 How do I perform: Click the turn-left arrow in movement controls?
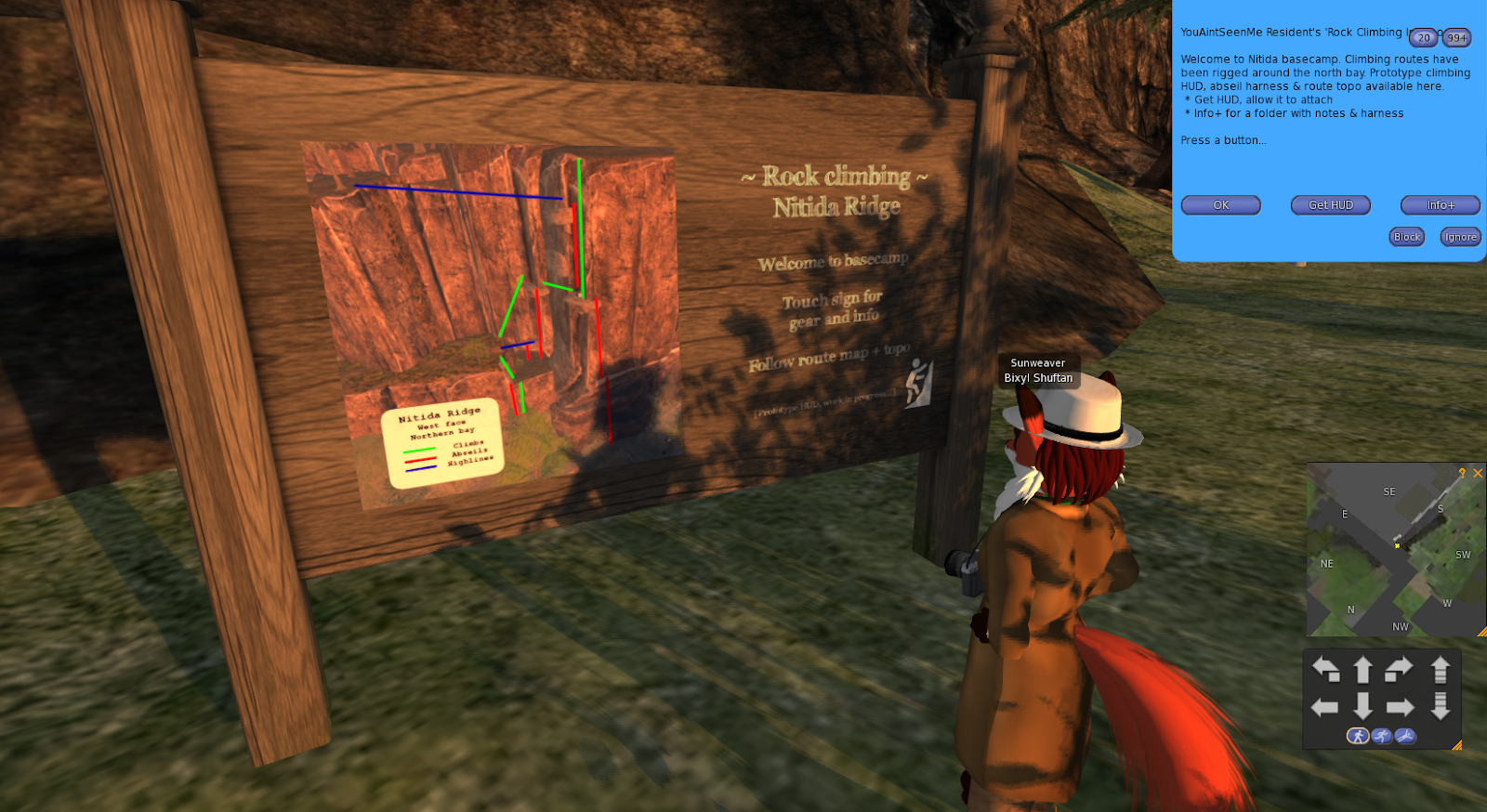coord(1325,667)
